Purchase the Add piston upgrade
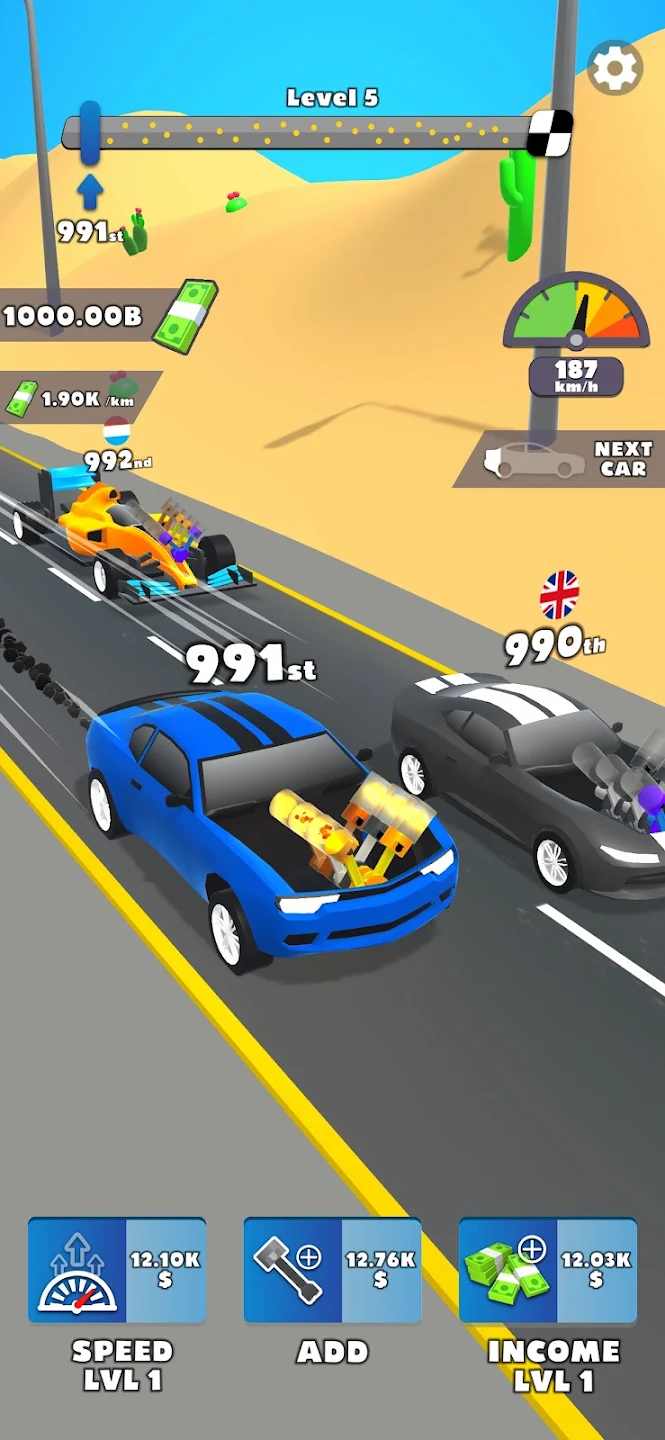The image size is (665, 1440). point(332,1270)
